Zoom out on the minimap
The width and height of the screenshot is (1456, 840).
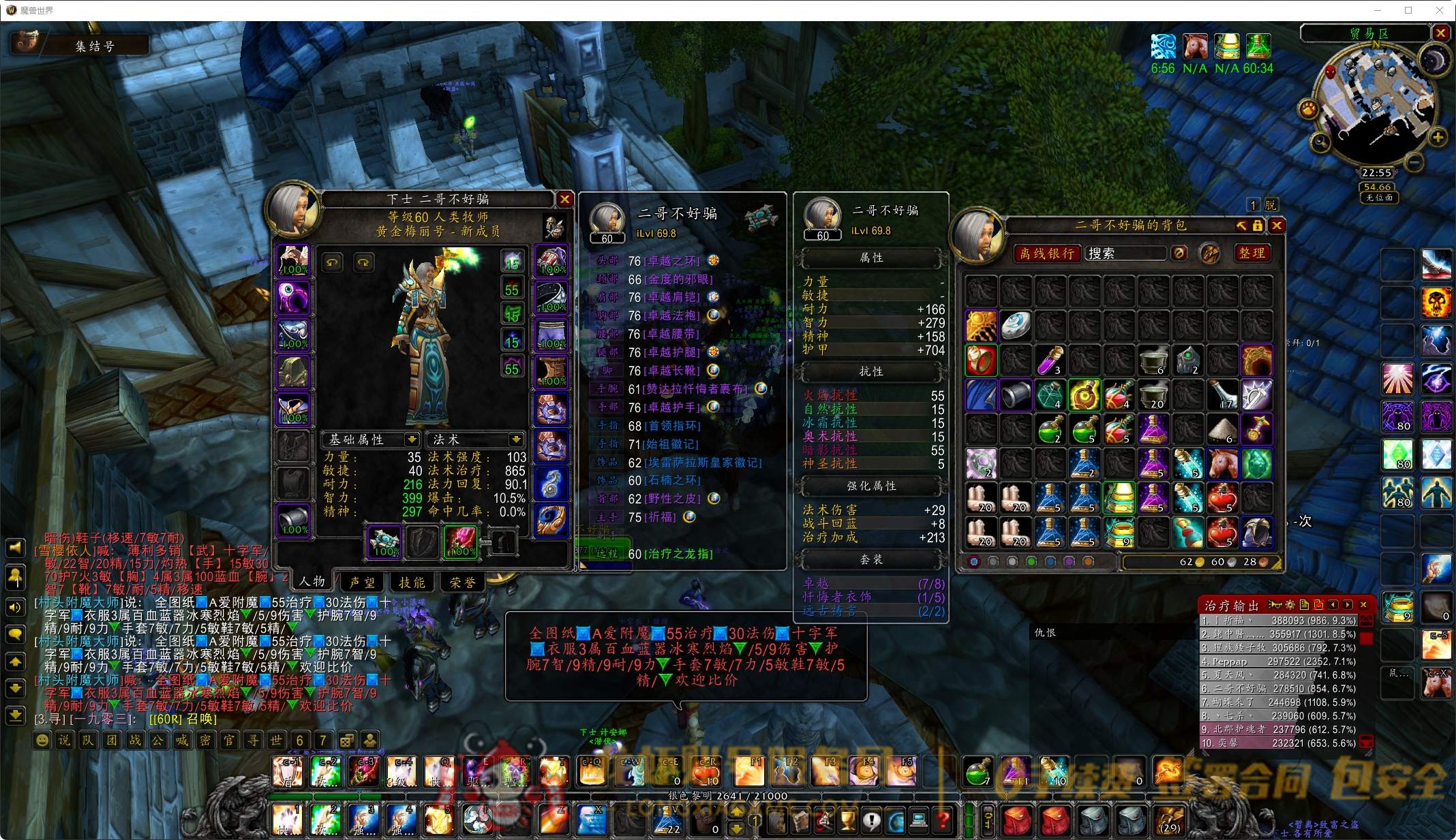pyautogui.click(x=1414, y=162)
